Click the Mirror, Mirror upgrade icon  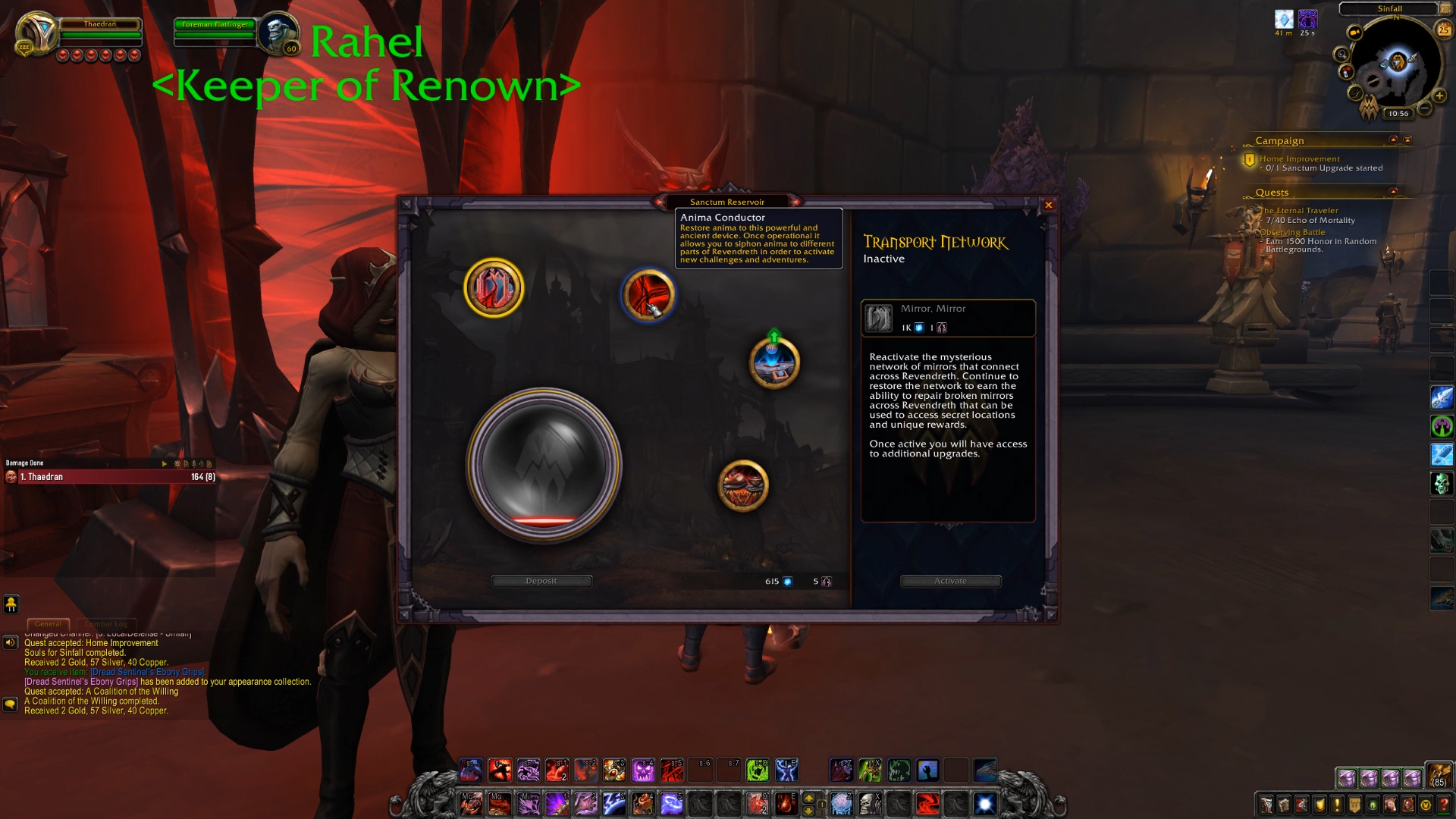880,318
